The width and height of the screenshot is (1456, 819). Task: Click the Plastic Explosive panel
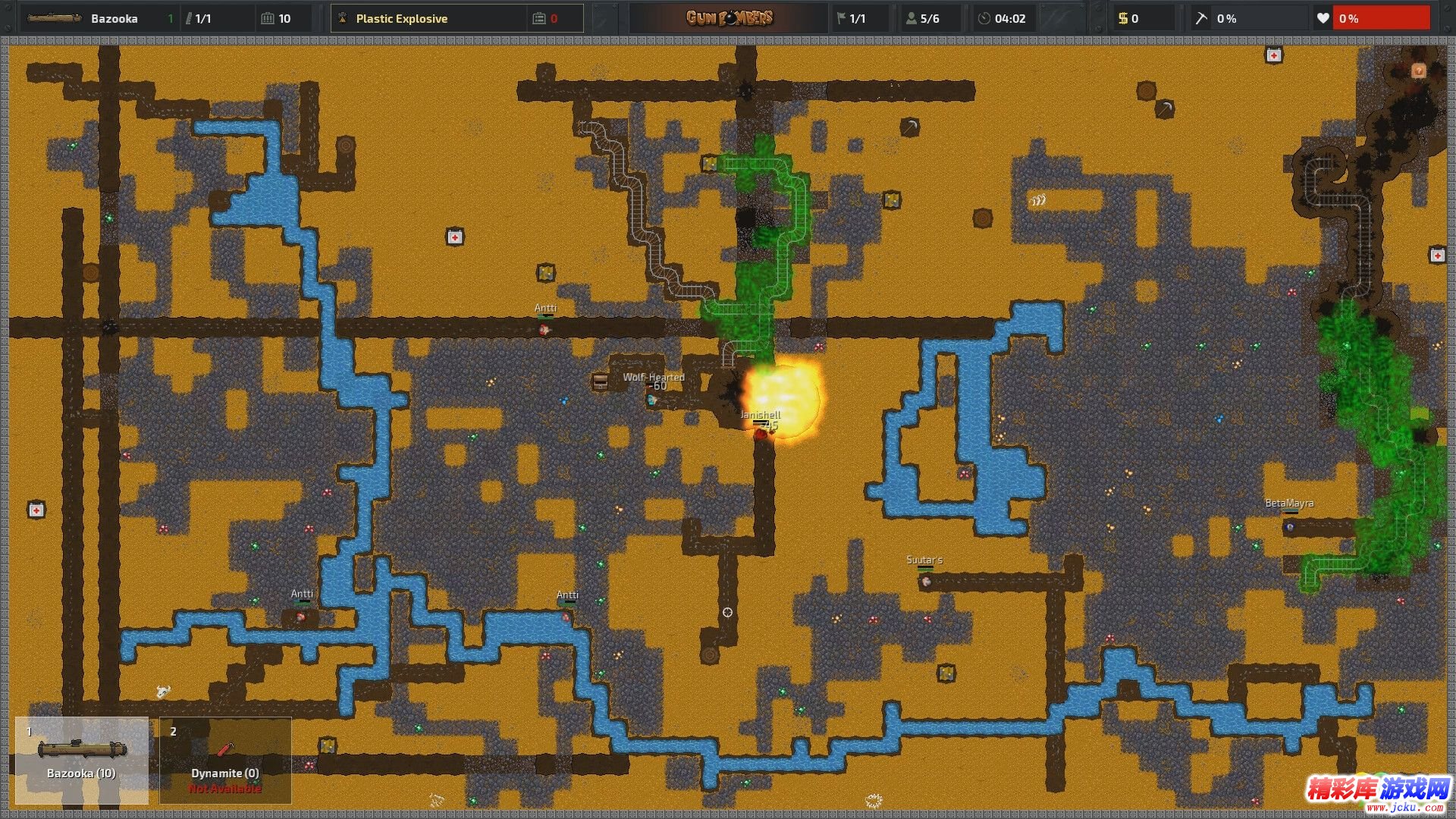pos(428,18)
